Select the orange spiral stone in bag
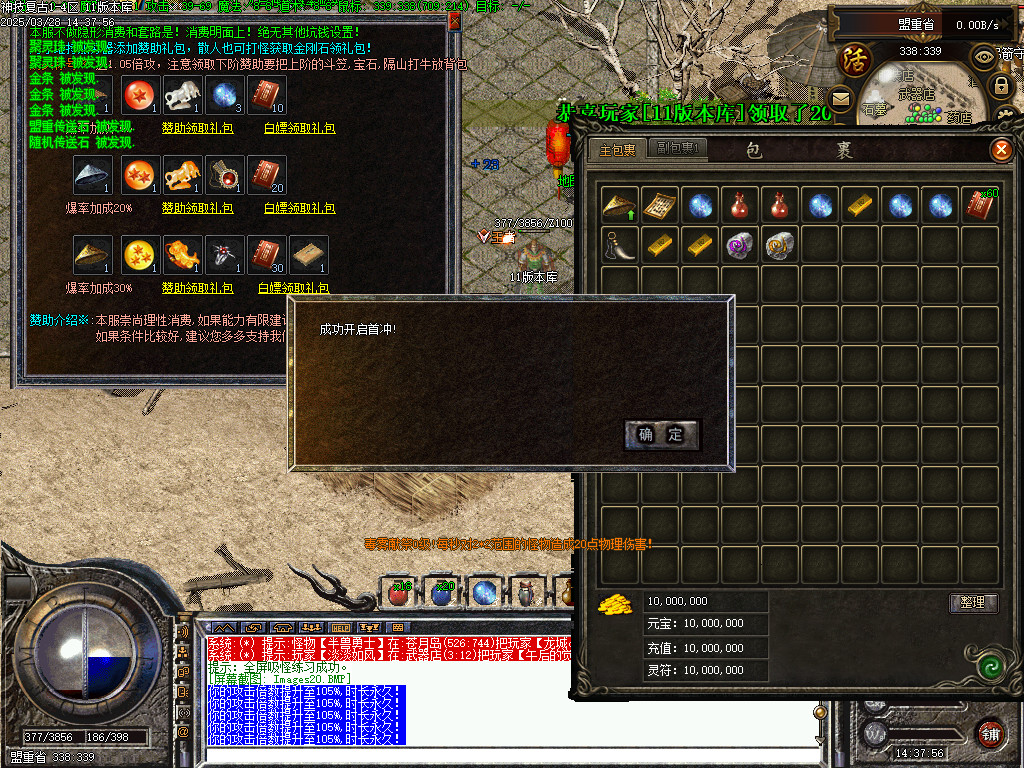This screenshot has height=768, width=1024. pos(780,246)
